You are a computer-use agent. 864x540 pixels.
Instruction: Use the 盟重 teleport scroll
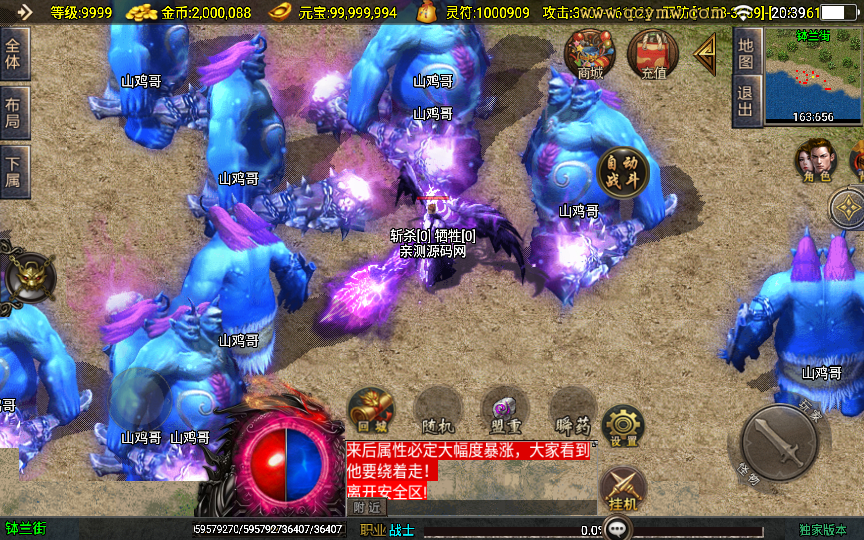504,411
